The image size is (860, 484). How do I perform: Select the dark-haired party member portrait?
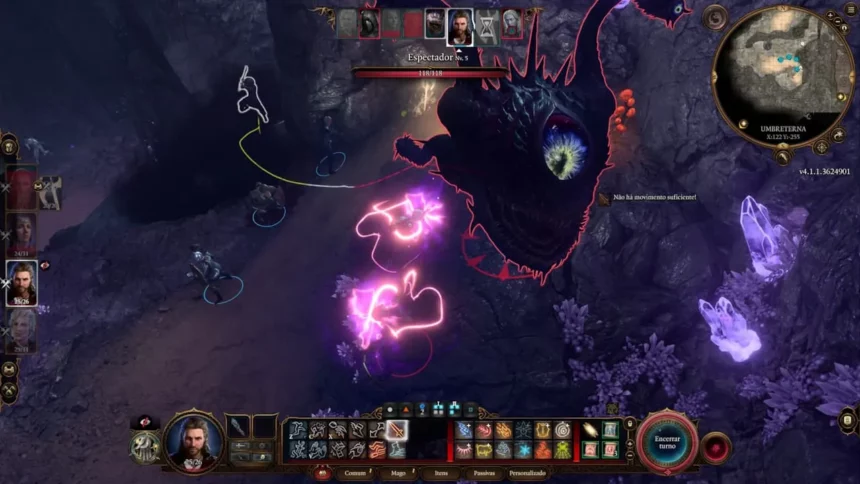[22, 235]
